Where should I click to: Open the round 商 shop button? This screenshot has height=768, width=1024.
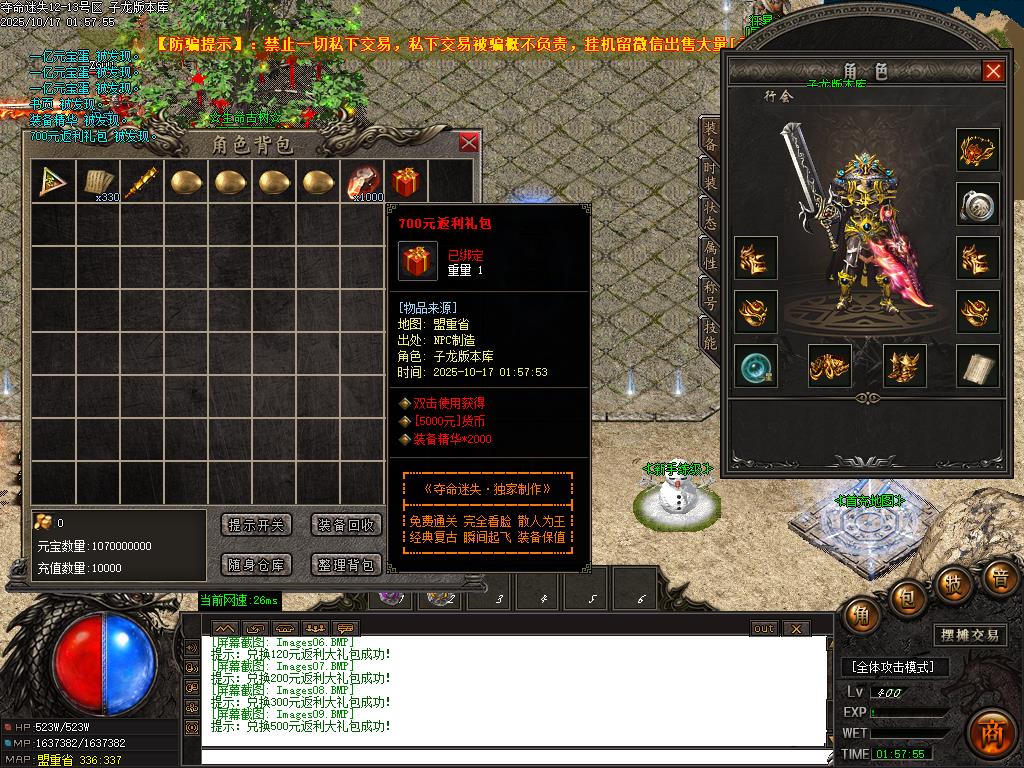[x=992, y=729]
